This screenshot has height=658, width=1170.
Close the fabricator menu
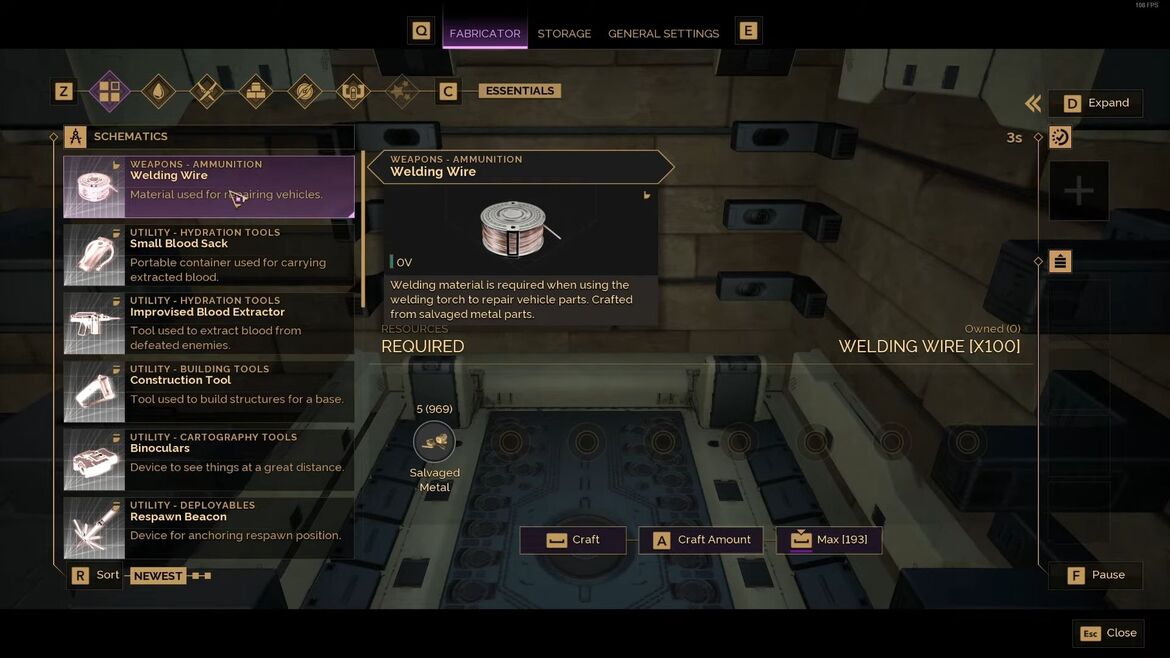tap(1108, 633)
